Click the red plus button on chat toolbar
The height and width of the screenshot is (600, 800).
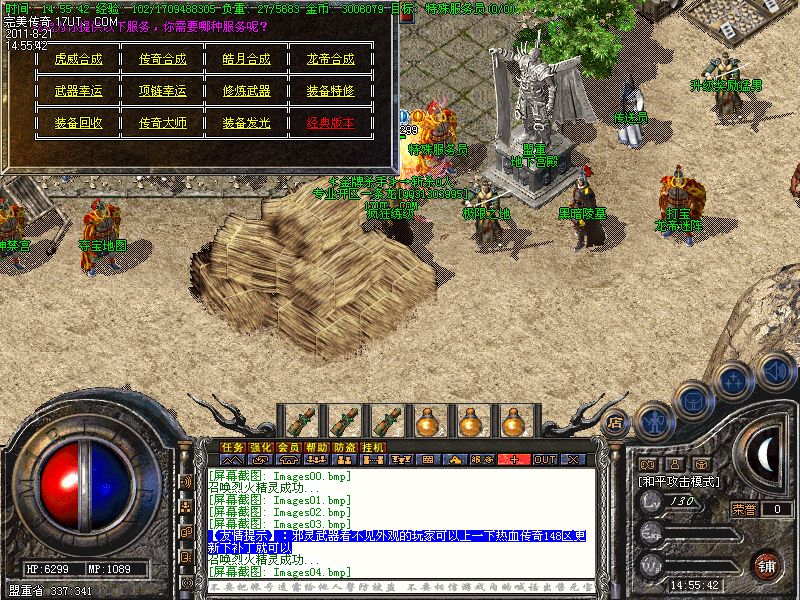pos(514,460)
